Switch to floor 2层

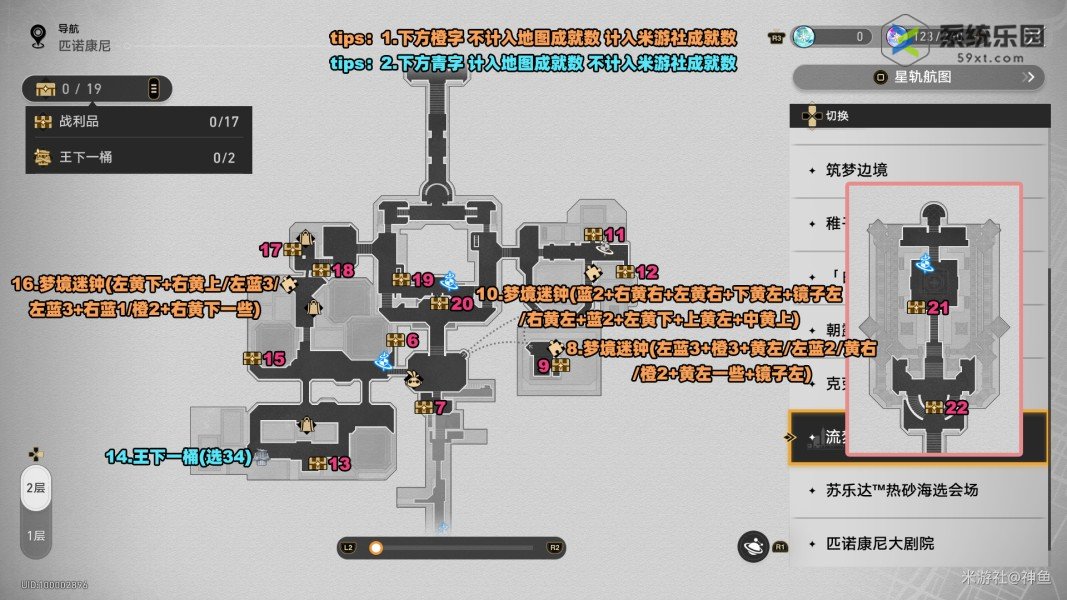tap(35, 487)
